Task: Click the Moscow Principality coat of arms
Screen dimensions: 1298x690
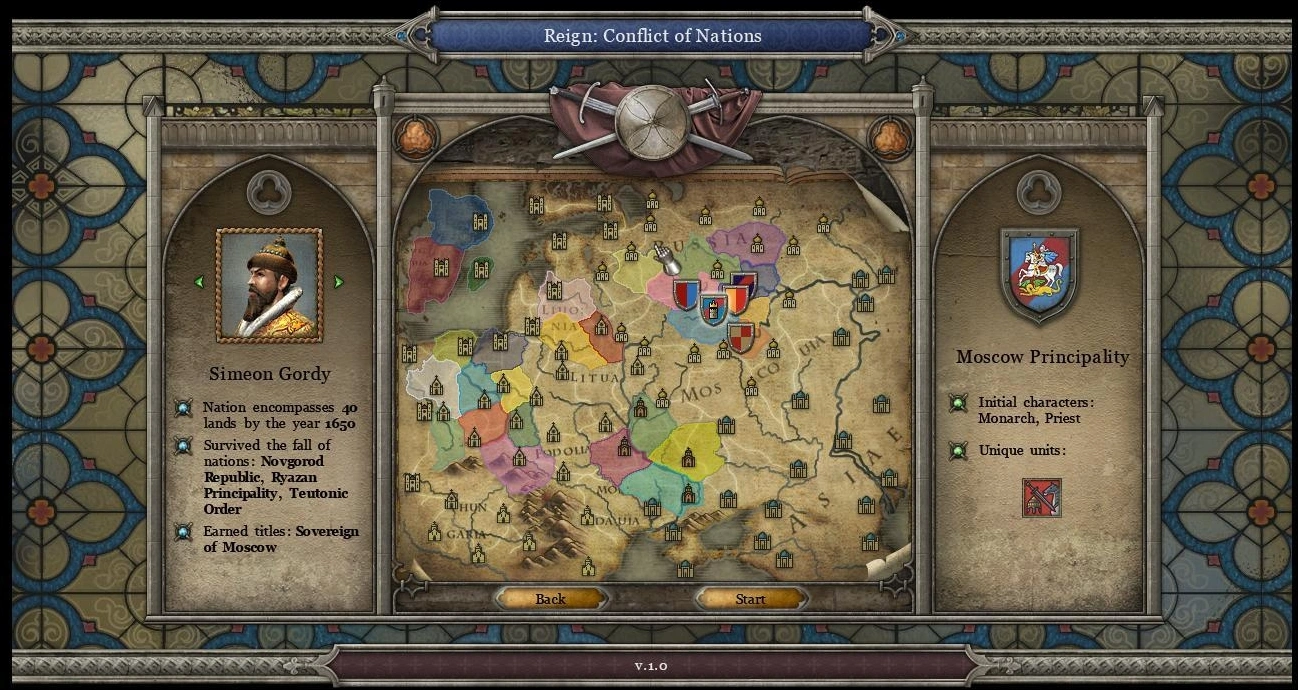Action: 1039,272
